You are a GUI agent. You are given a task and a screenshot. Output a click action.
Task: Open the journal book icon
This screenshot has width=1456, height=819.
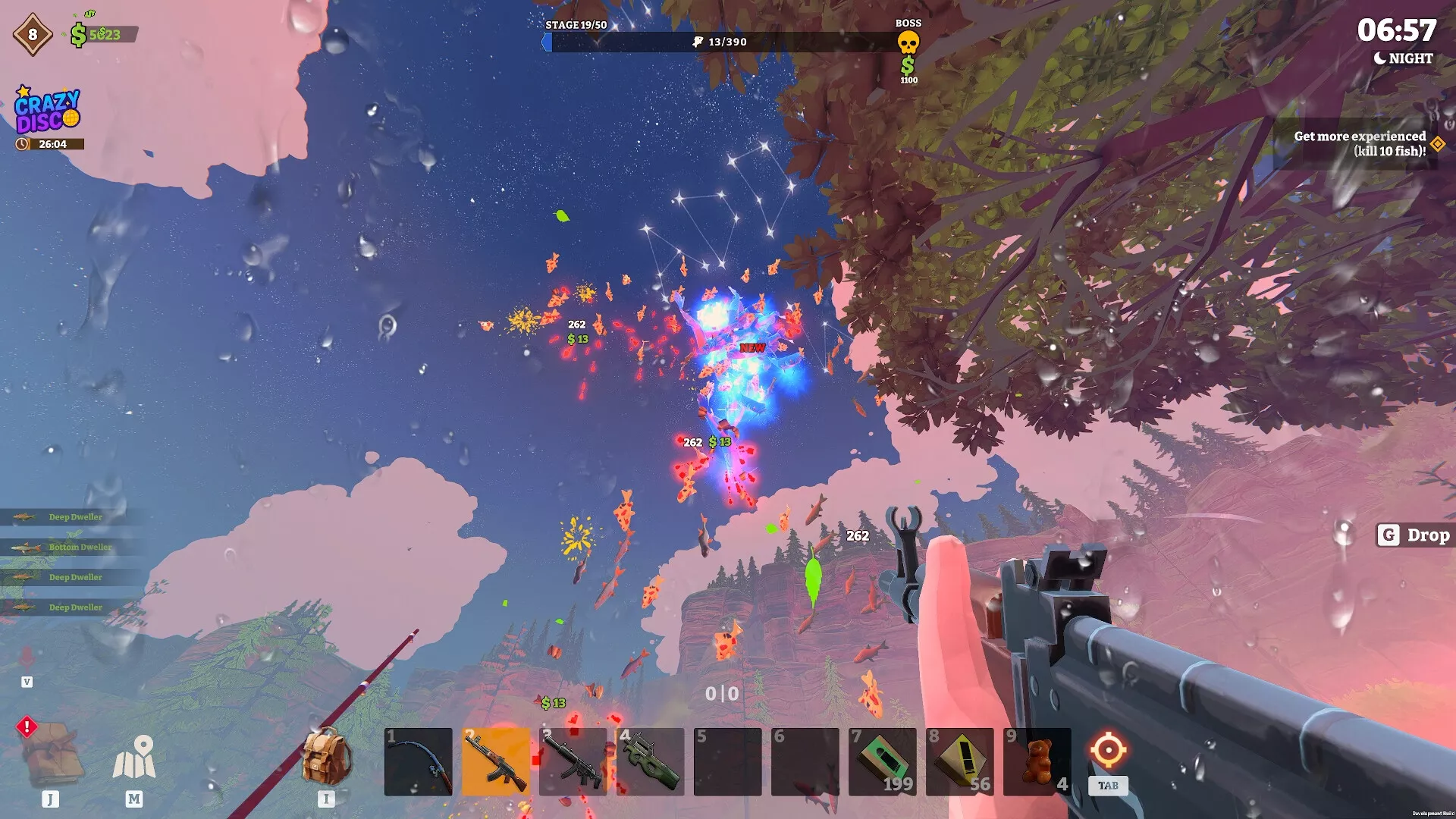click(x=52, y=755)
